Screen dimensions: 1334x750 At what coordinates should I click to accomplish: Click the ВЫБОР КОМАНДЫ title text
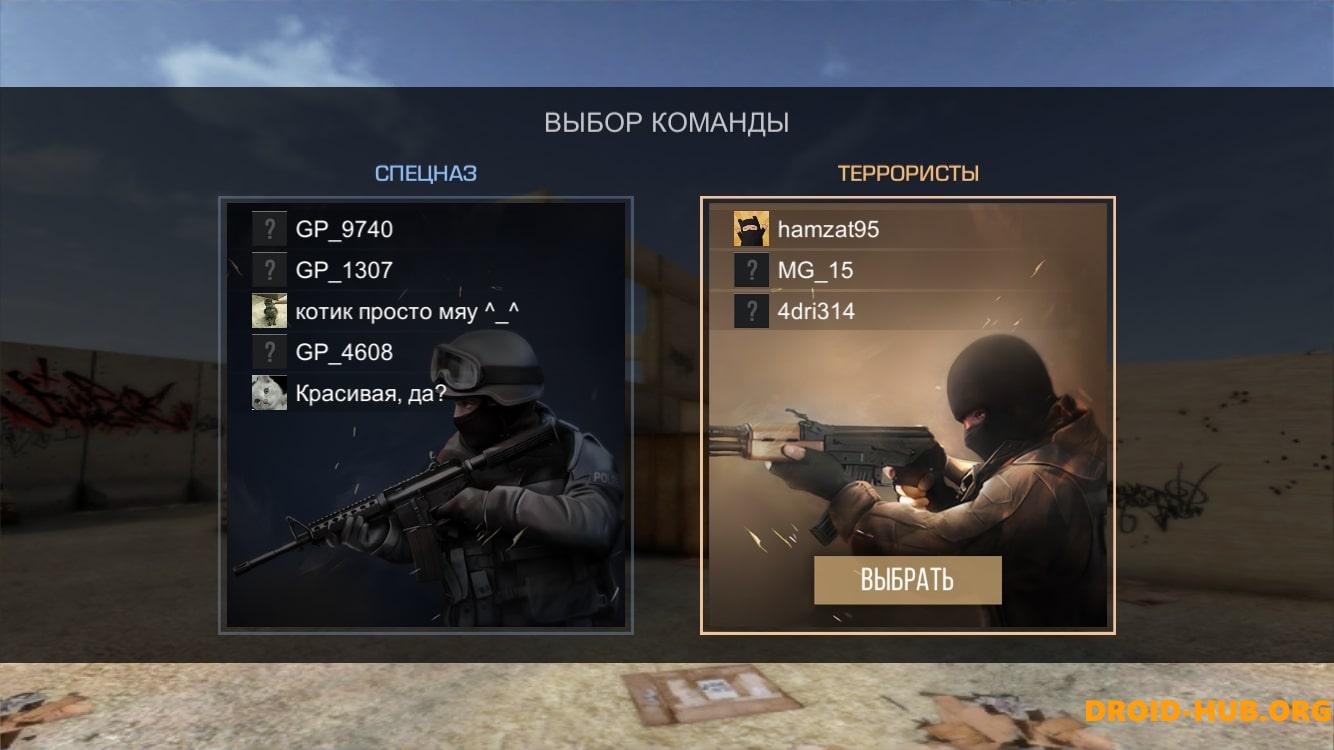tap(666, 123)
